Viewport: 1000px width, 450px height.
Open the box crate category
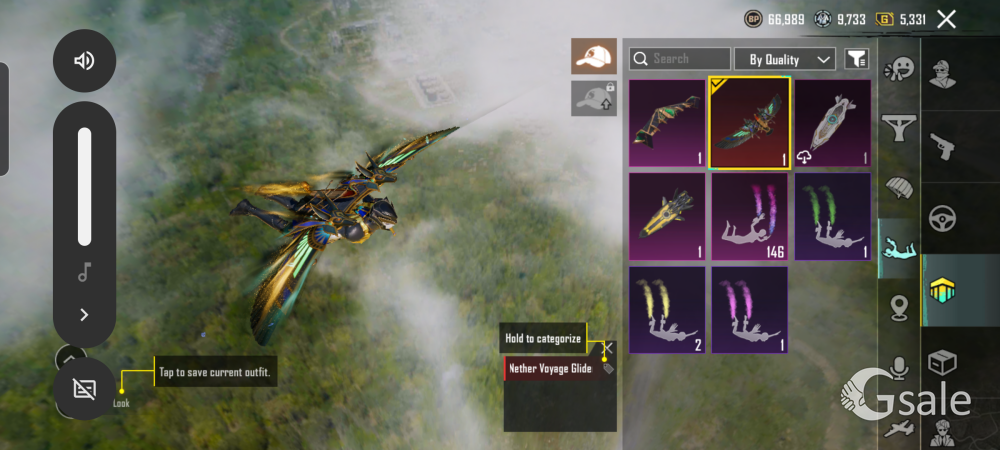(941, 362)
